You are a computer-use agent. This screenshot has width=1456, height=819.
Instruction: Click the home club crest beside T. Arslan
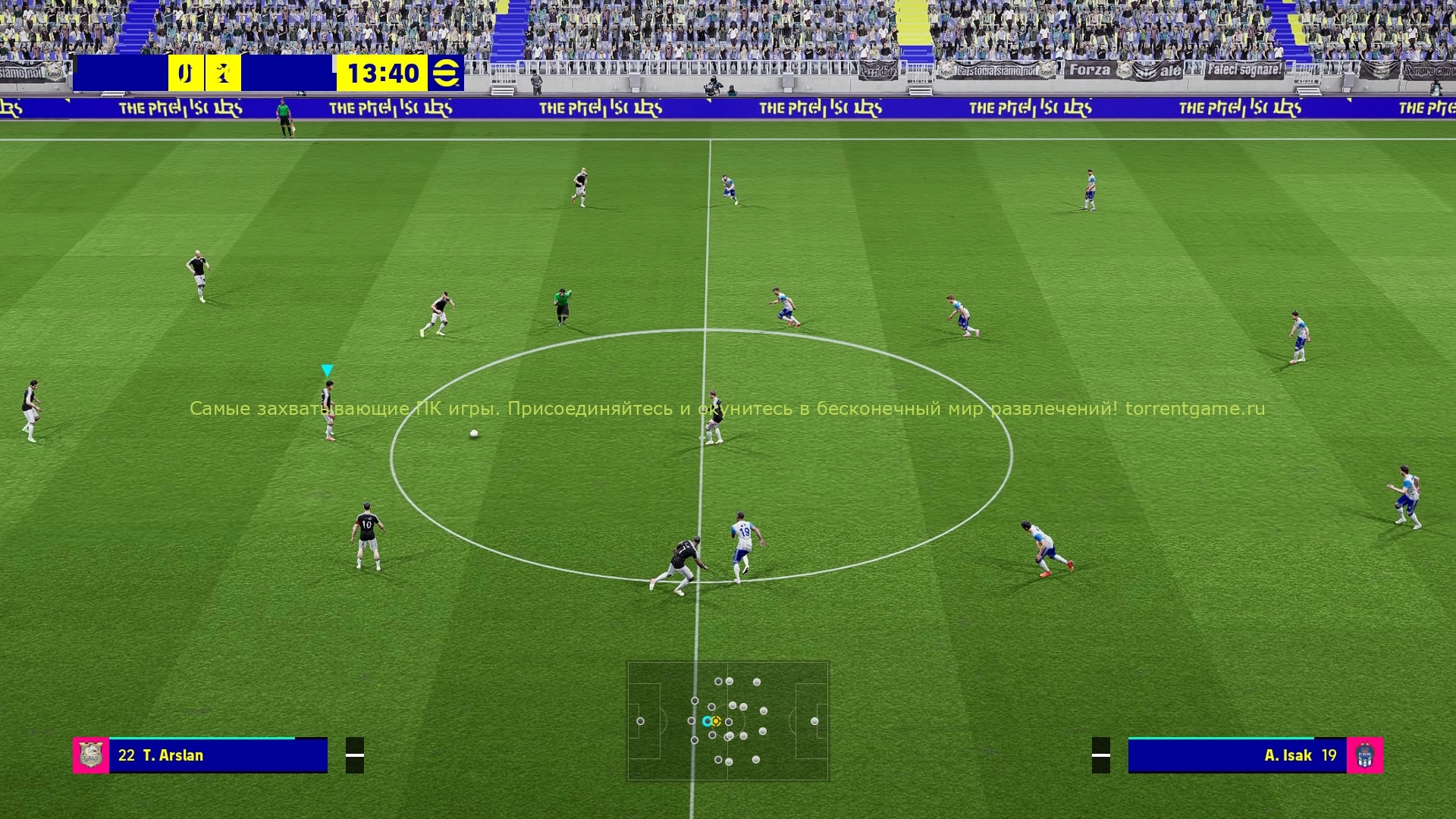click(x=91, y=755)
